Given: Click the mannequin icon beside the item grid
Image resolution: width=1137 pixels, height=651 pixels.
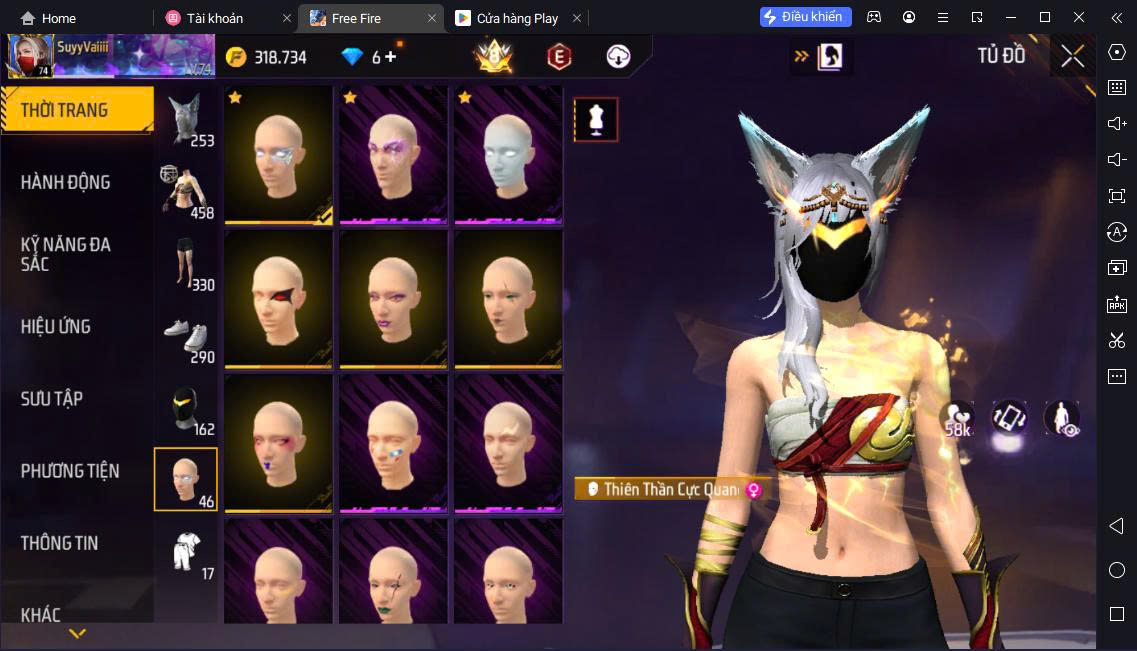Looking at the screenshot, I should (x=596, y=120).
